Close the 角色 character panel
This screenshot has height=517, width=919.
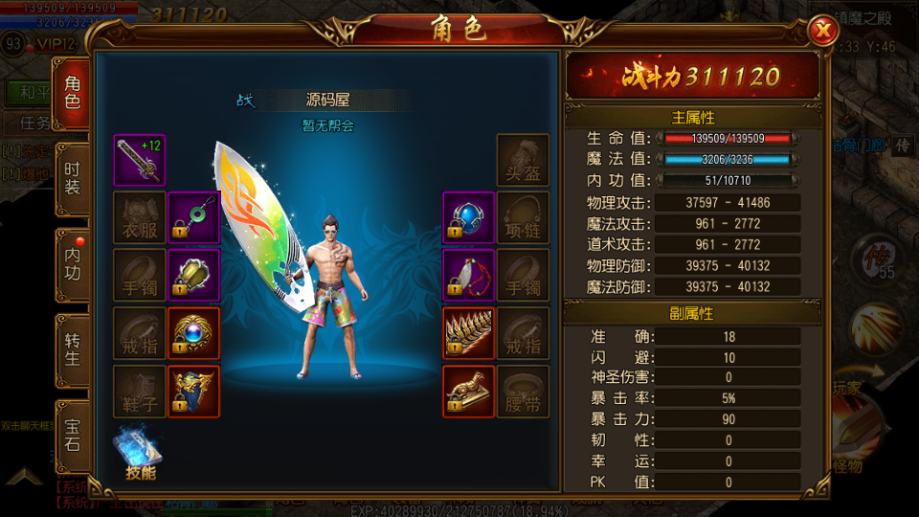(x=822, y=31)
